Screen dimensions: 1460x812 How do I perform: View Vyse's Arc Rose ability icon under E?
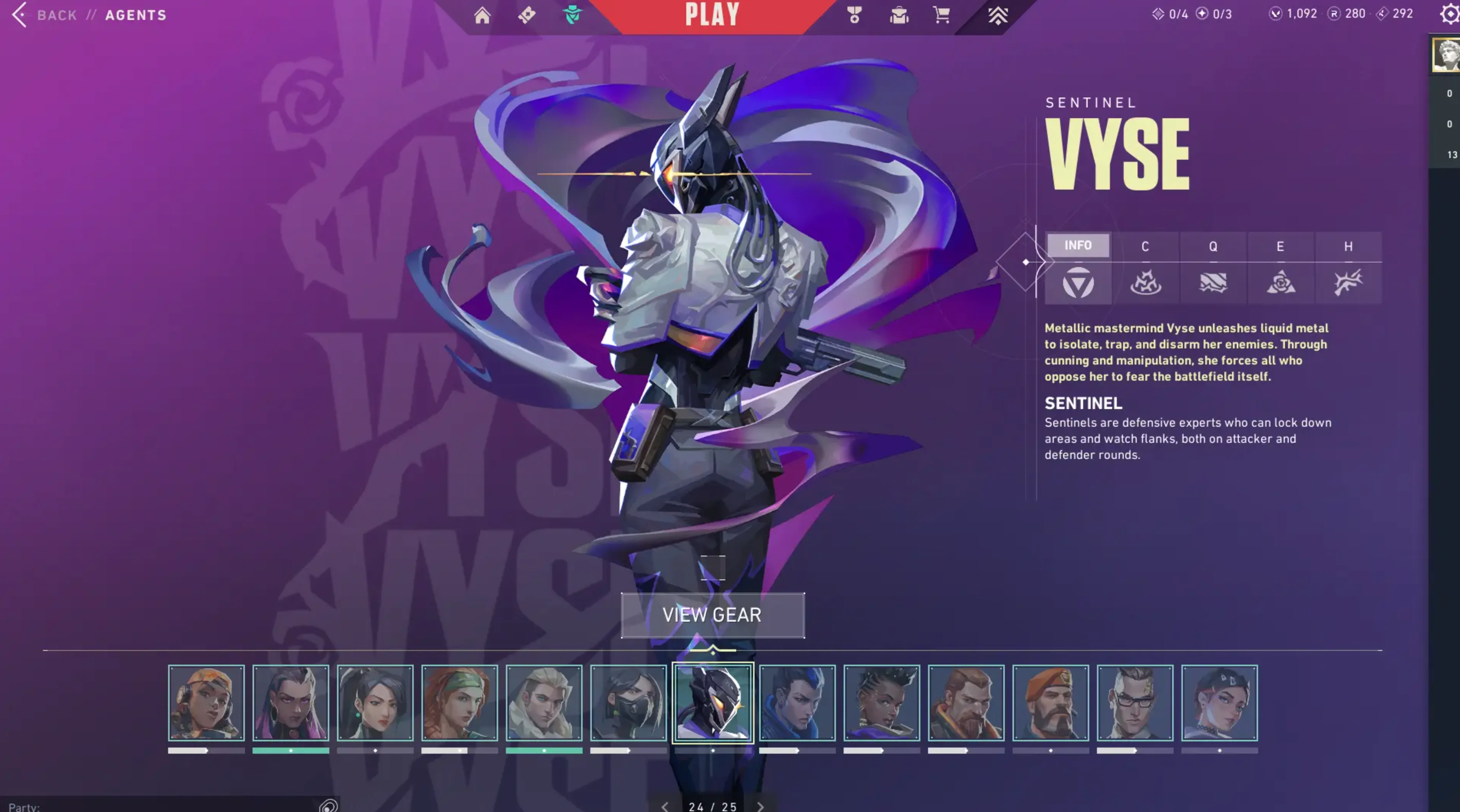(x=1281, y=284)
